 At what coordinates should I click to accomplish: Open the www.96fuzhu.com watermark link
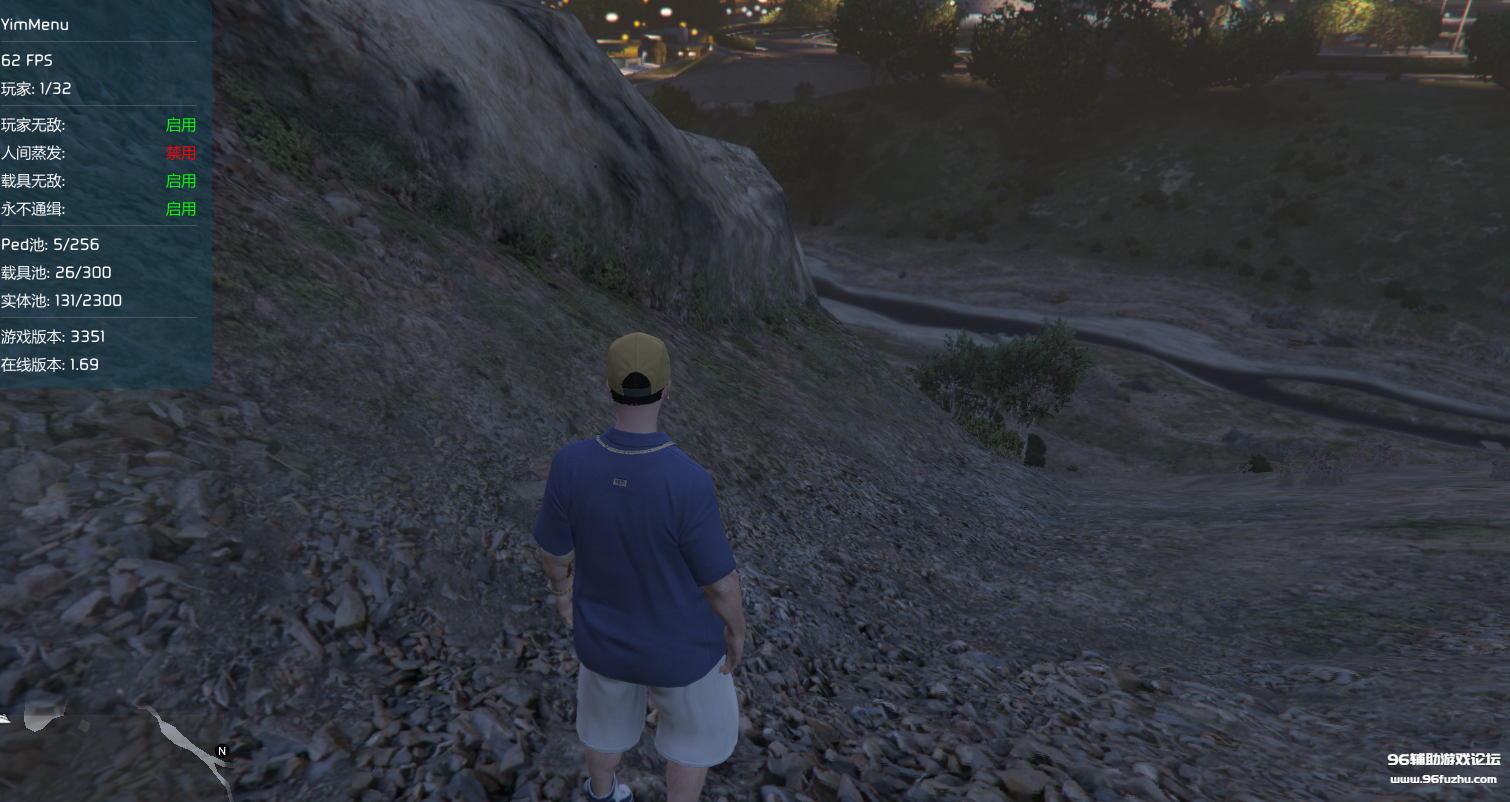(1442, 780)
